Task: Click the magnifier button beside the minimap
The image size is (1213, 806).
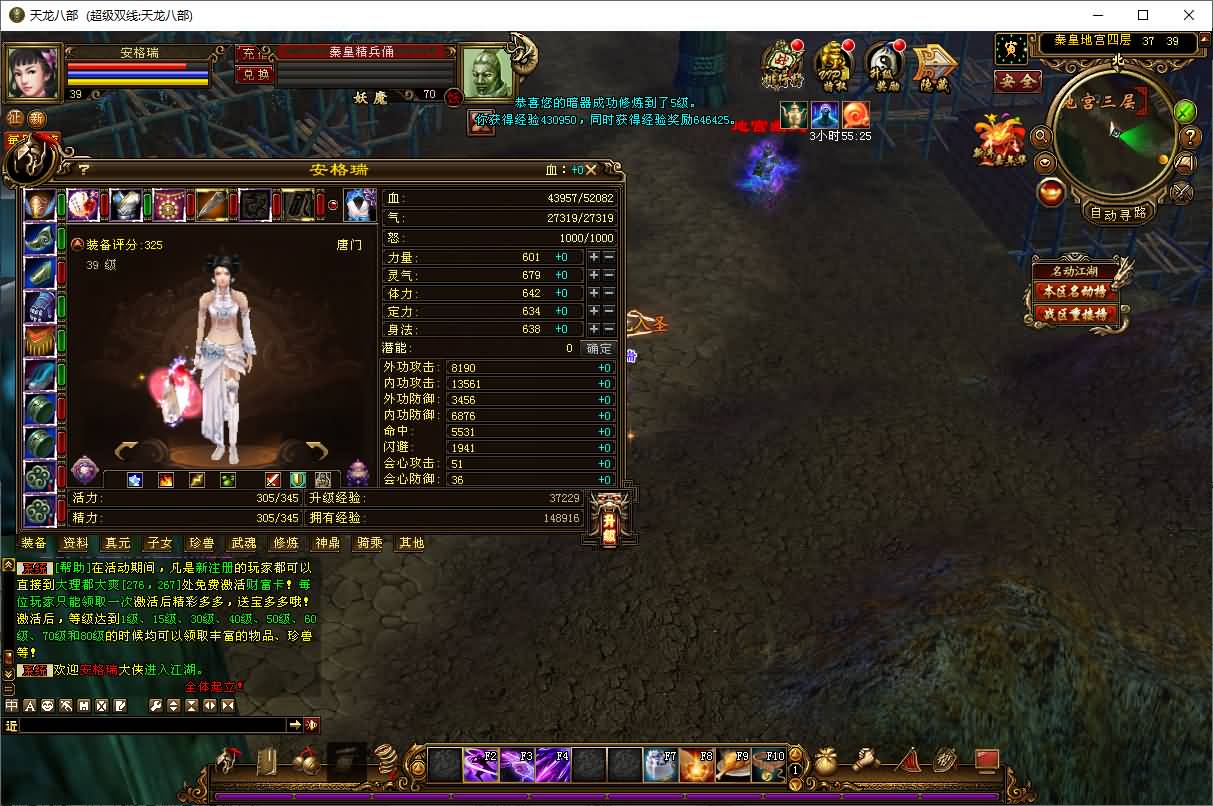Action: [x=1042, y=136]
